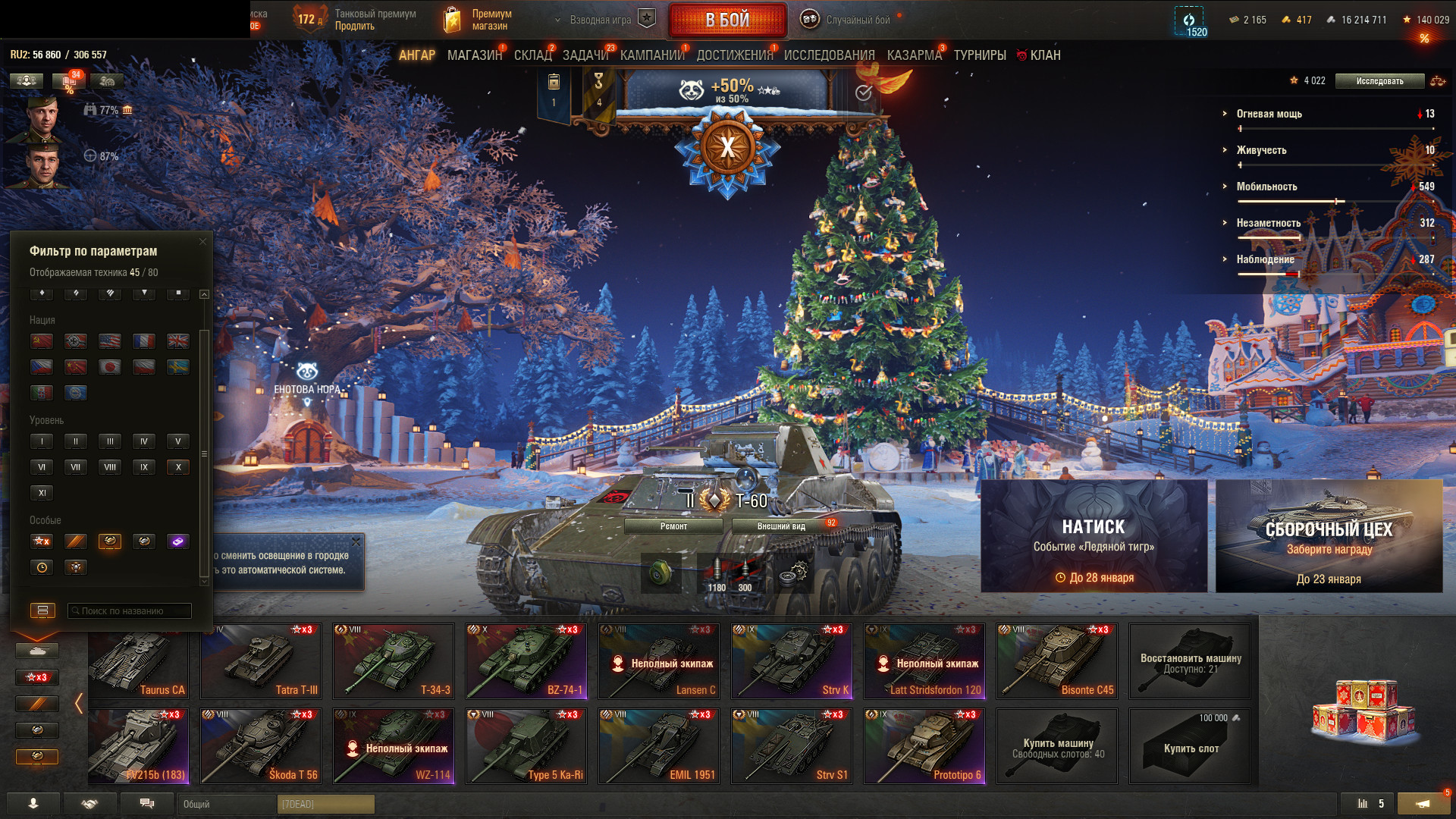Click the Купить слот buy slot tile
This screenshot has height=819, width=1456.
1189,745
